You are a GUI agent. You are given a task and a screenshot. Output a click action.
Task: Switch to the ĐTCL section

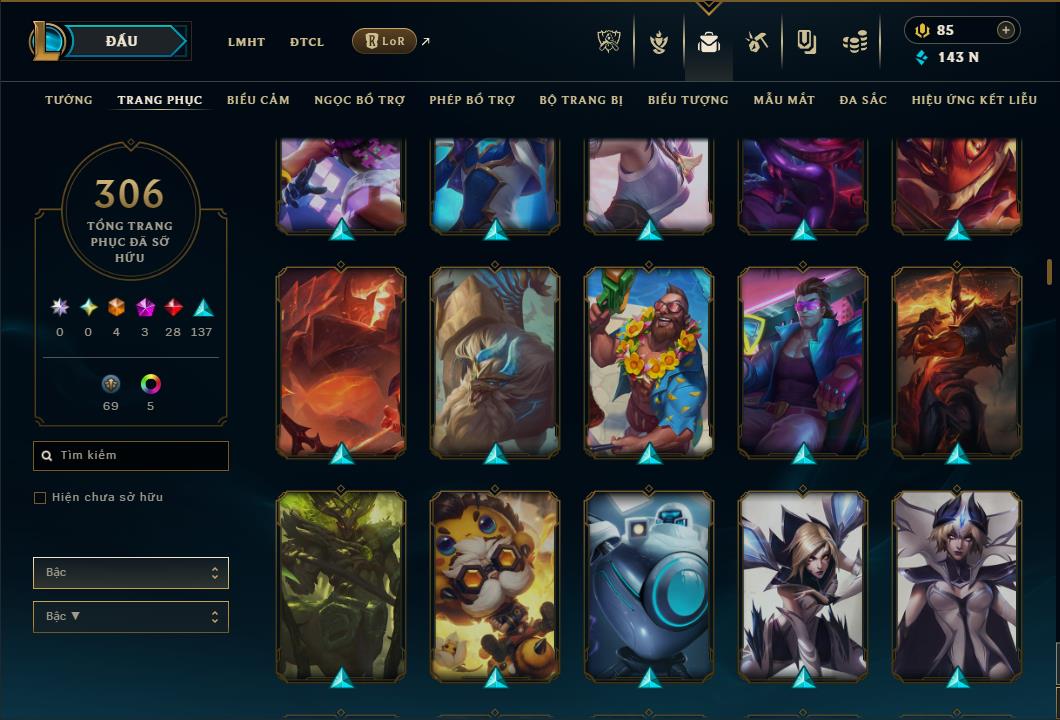click(x=307, y=42)
